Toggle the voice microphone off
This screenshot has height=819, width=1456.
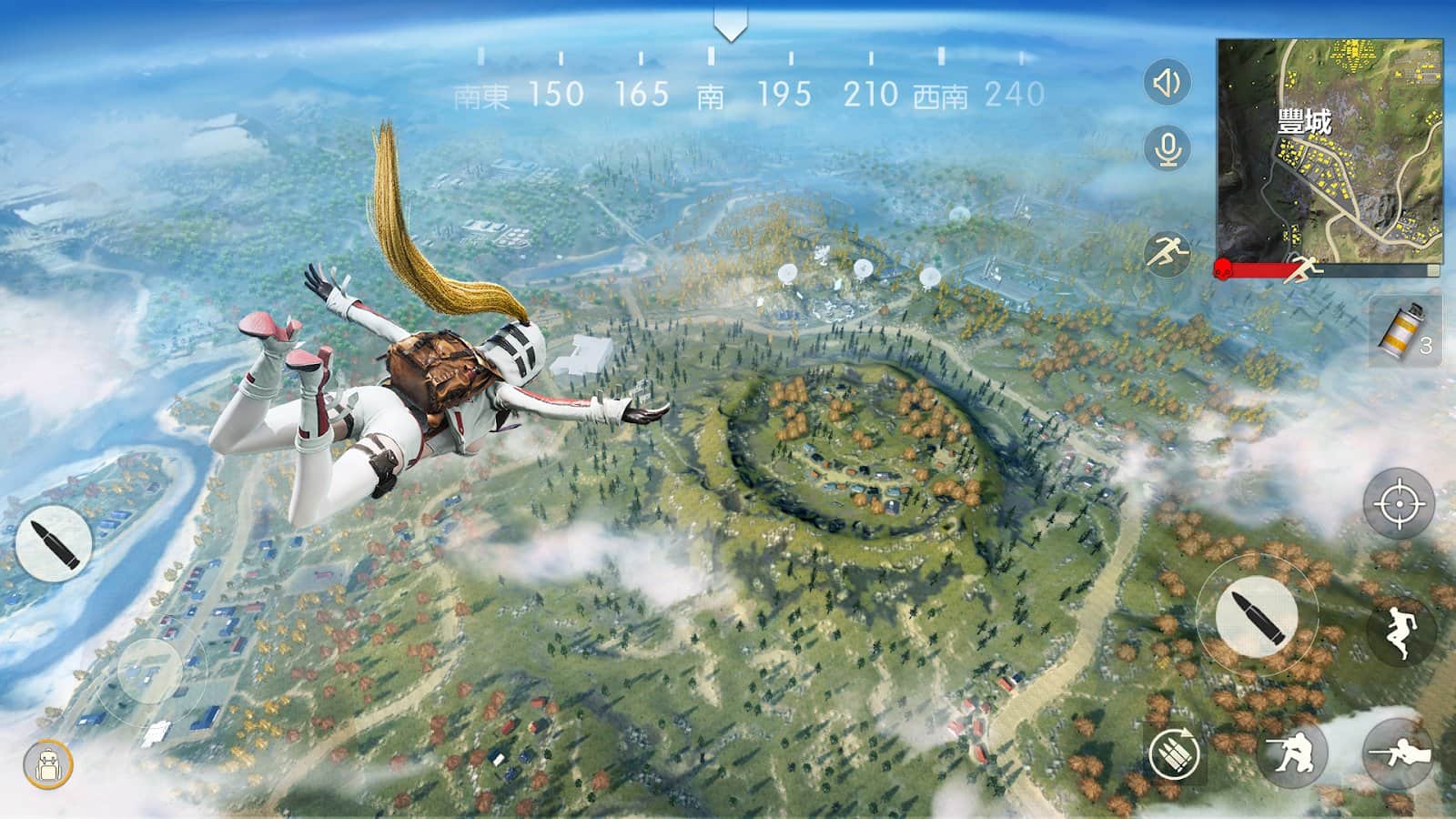pyautogui.click(x=1168, y=148)
